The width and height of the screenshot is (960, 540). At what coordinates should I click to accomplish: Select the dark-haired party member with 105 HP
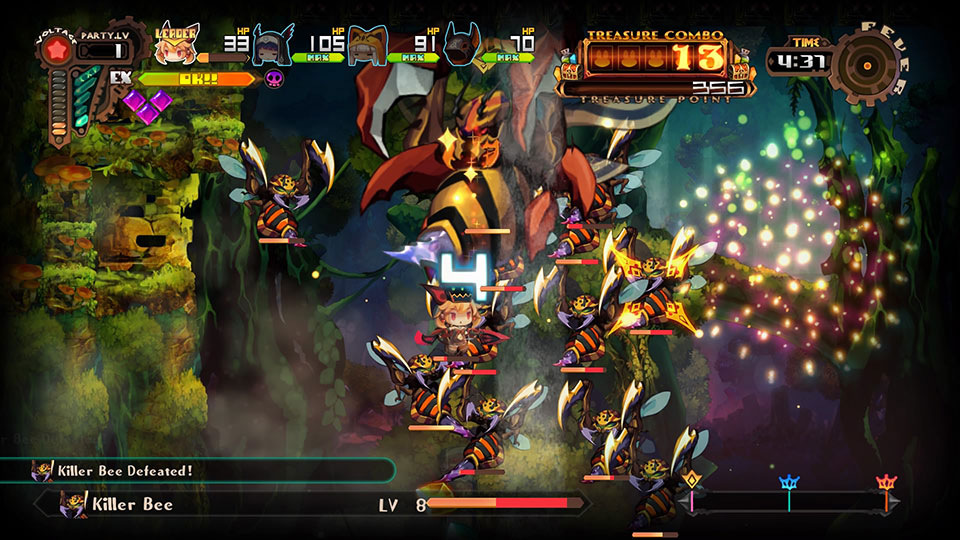point(272,45)
